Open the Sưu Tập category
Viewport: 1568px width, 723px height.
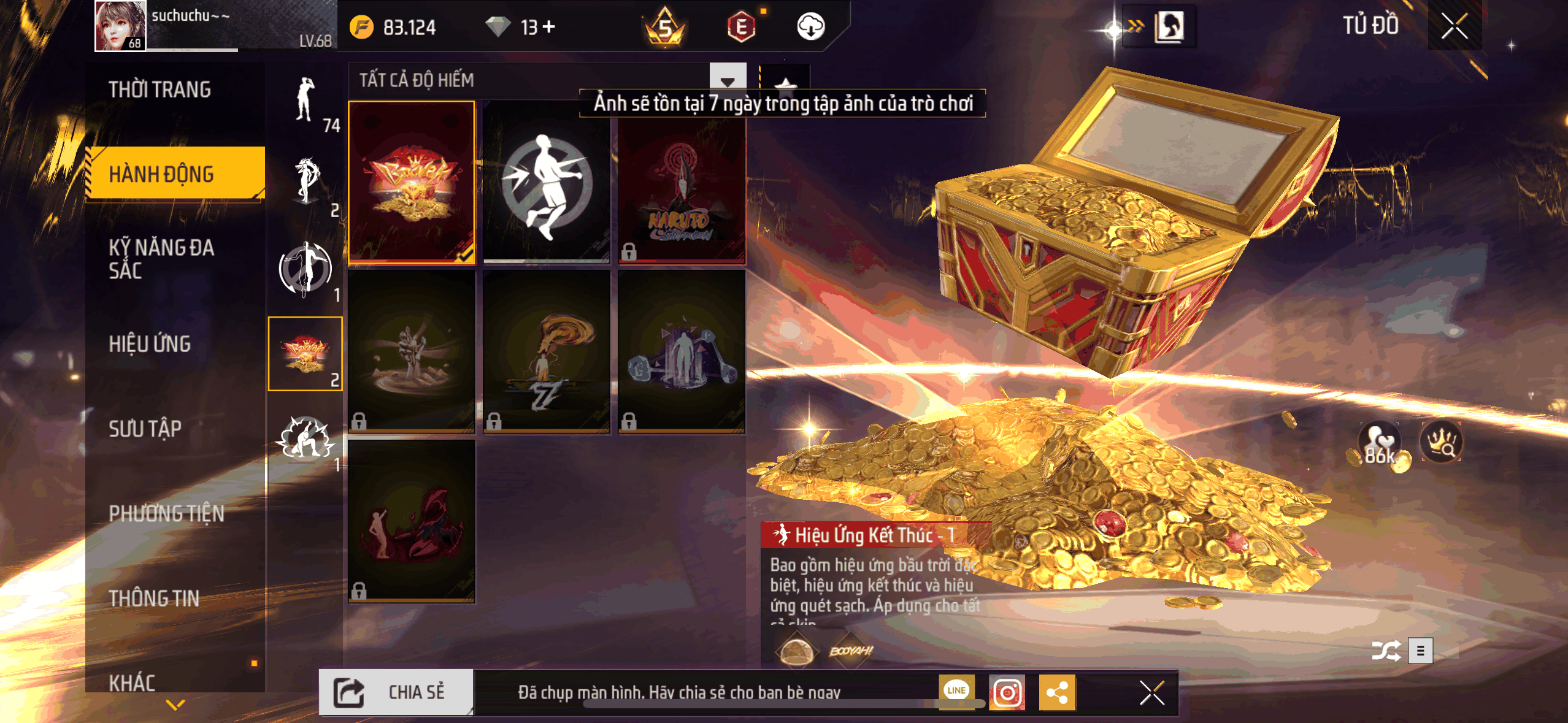pyautogui.click(x=145, y=429)
